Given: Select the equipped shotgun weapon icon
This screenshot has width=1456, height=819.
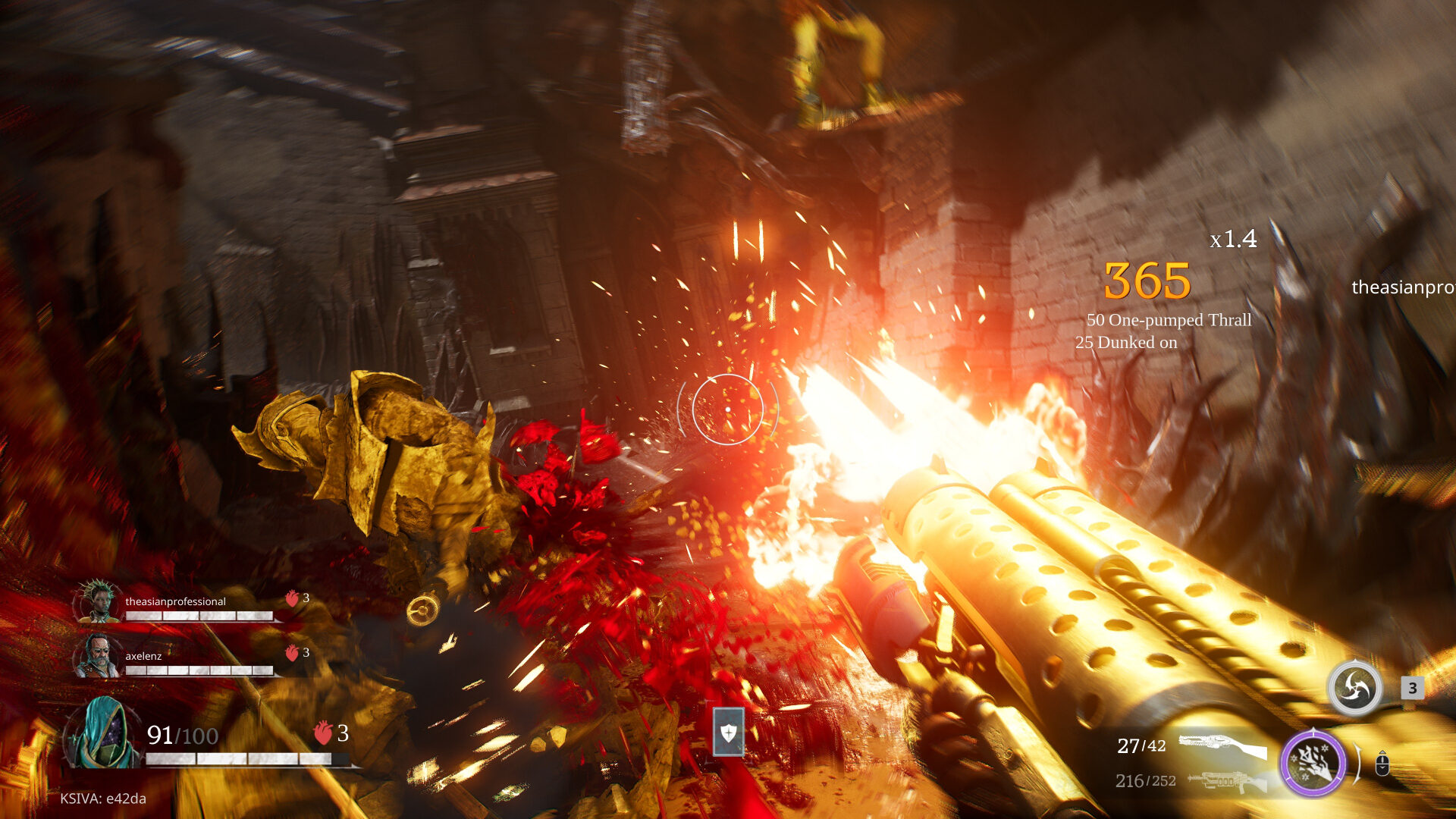Looking at the screenshot, I should [x=1222, y=745].
